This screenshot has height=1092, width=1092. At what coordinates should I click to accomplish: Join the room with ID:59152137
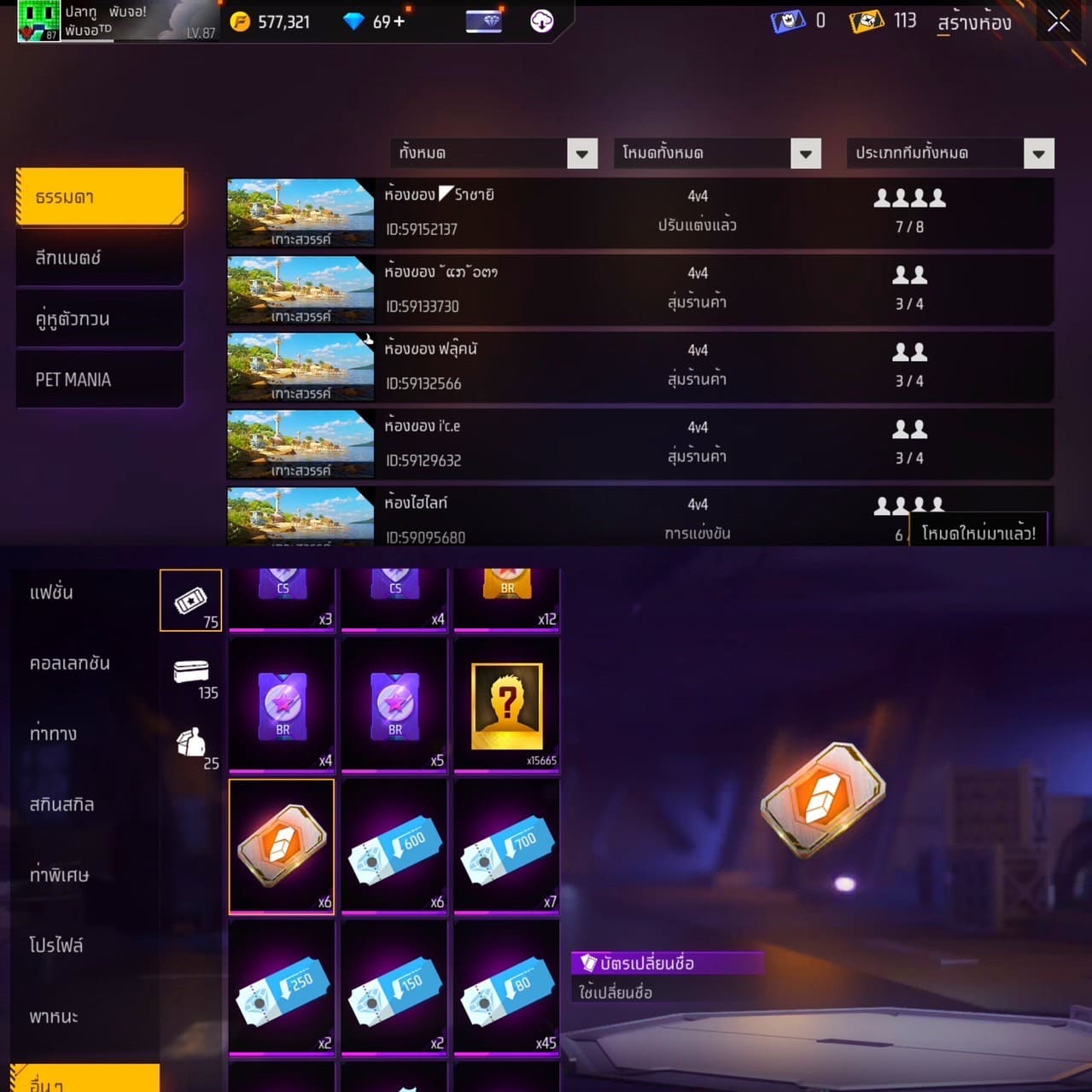click(x=639, y=213)
